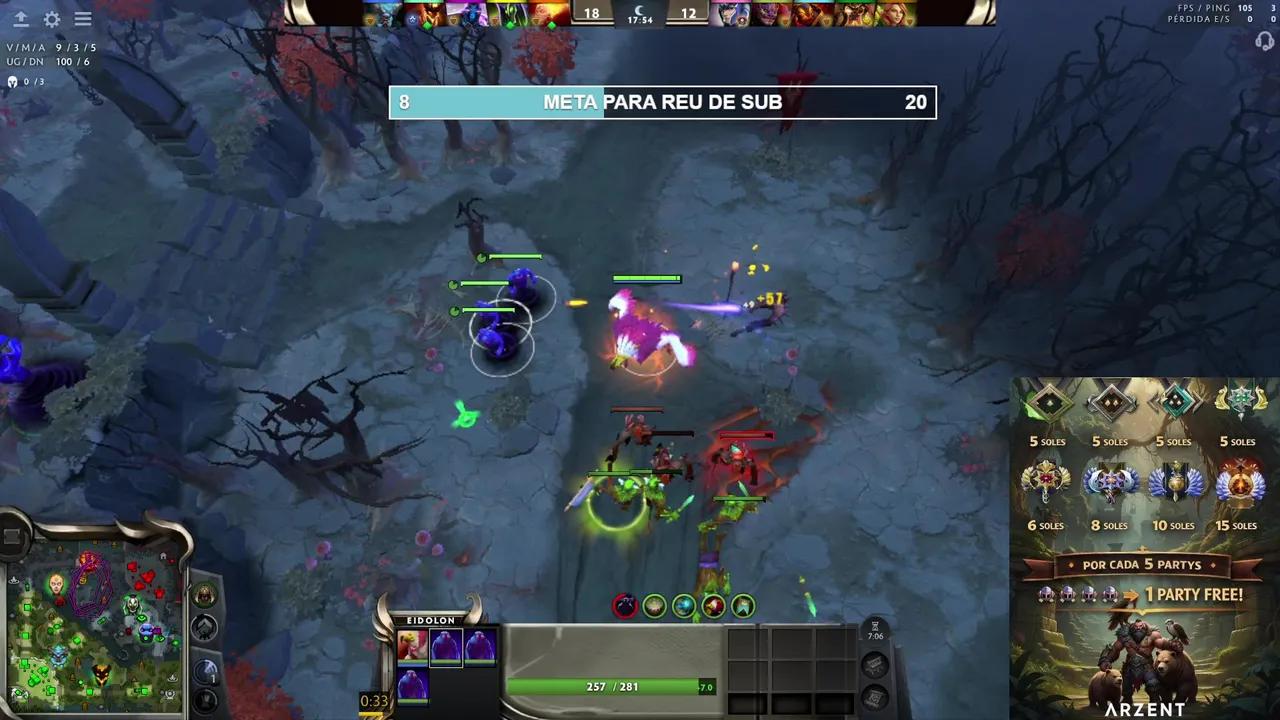Click the hooded hero icon beside the minimap
This screenshot has height=720, width=1280.
pos(205,596)
